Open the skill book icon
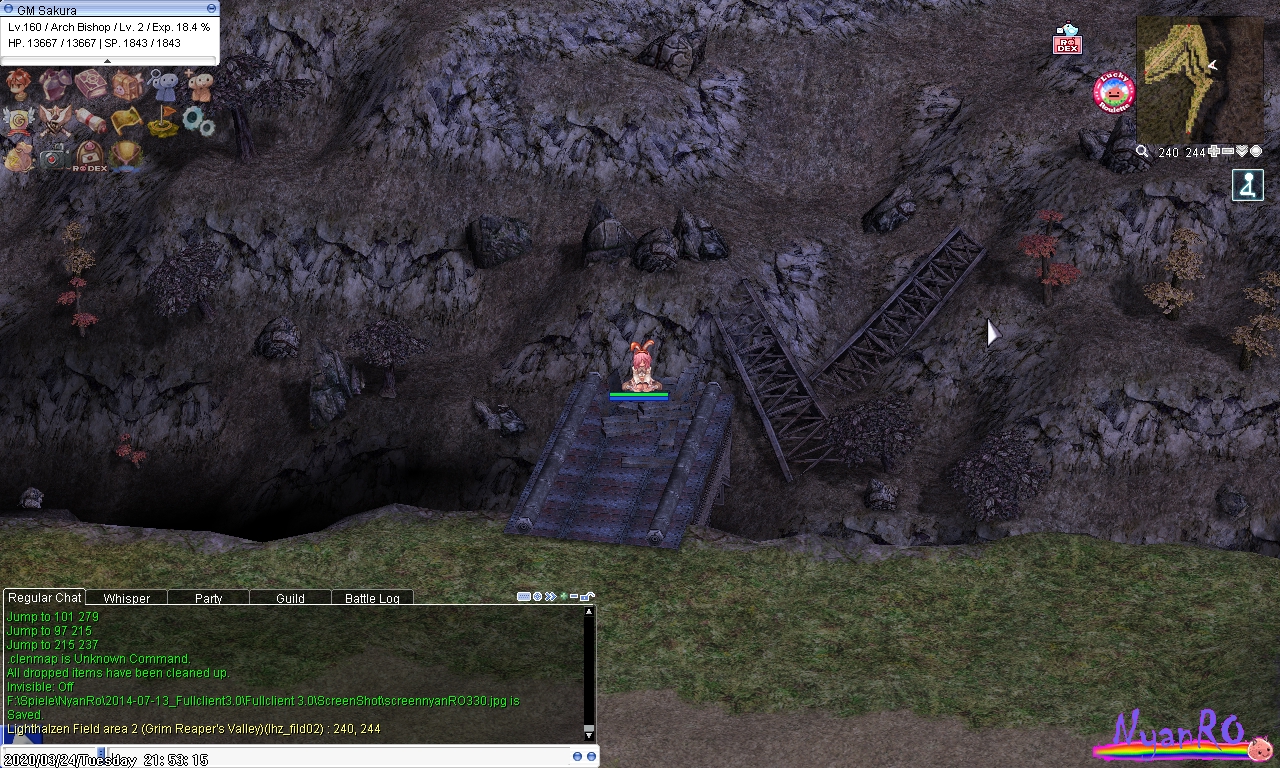The width and height of the screenshot is (1280, 768). tap(91, 85)
